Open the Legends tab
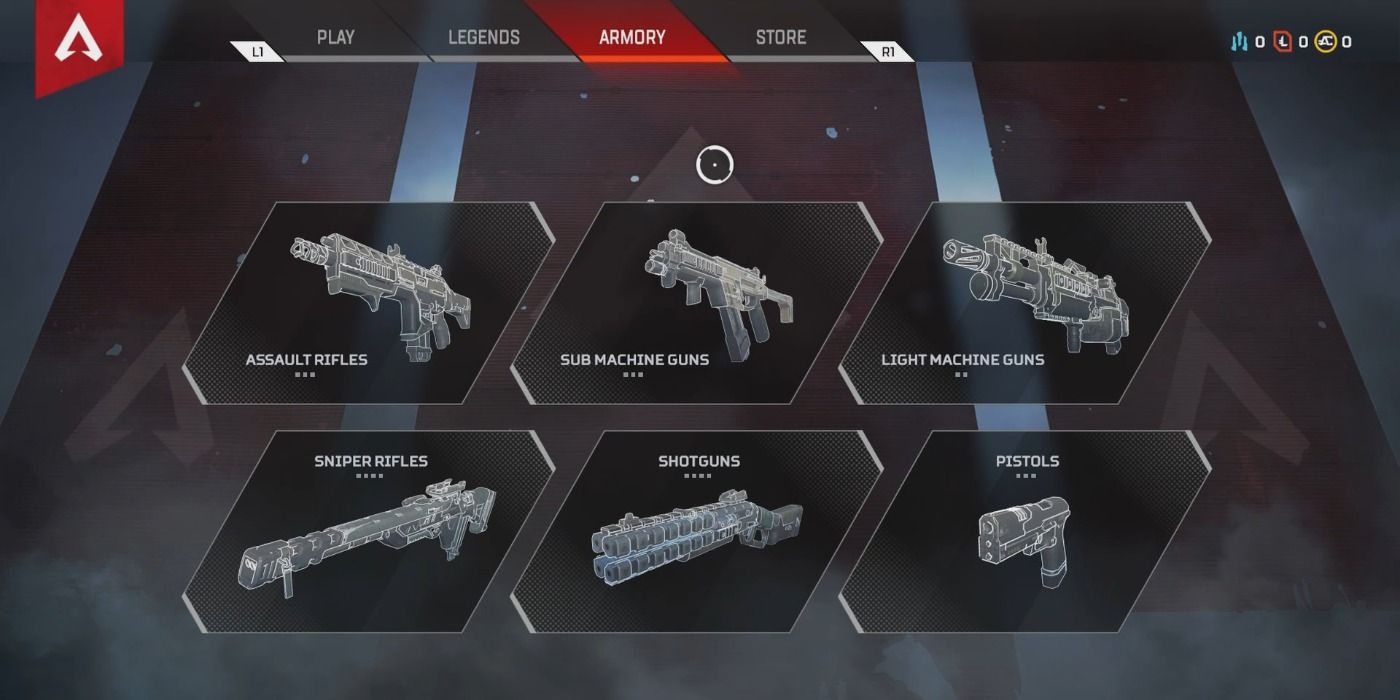This screenshot has height=700, width=1400. coord(483,38)
